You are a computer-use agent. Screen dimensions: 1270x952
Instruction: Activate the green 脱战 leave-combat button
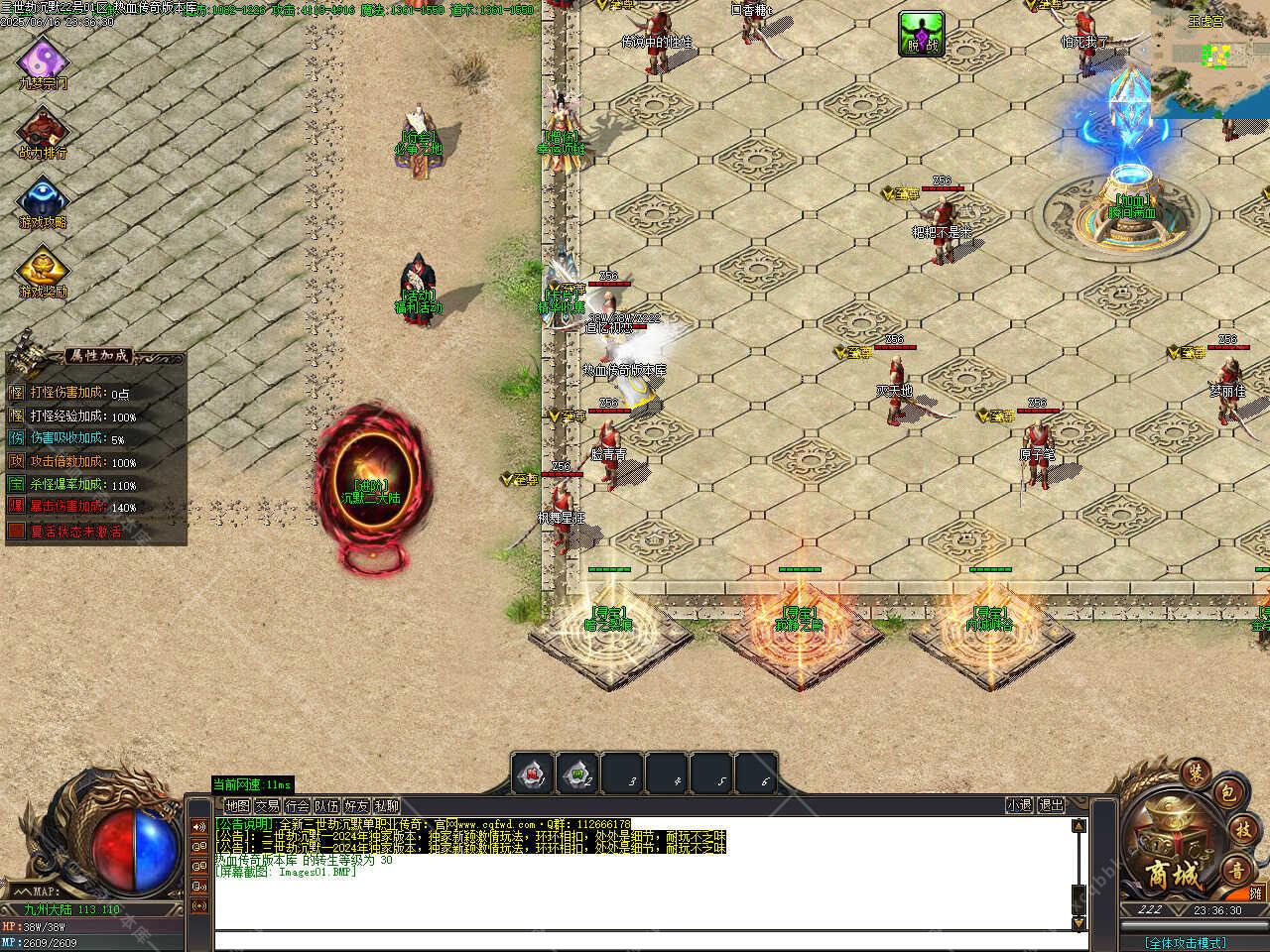pos(921,33)
